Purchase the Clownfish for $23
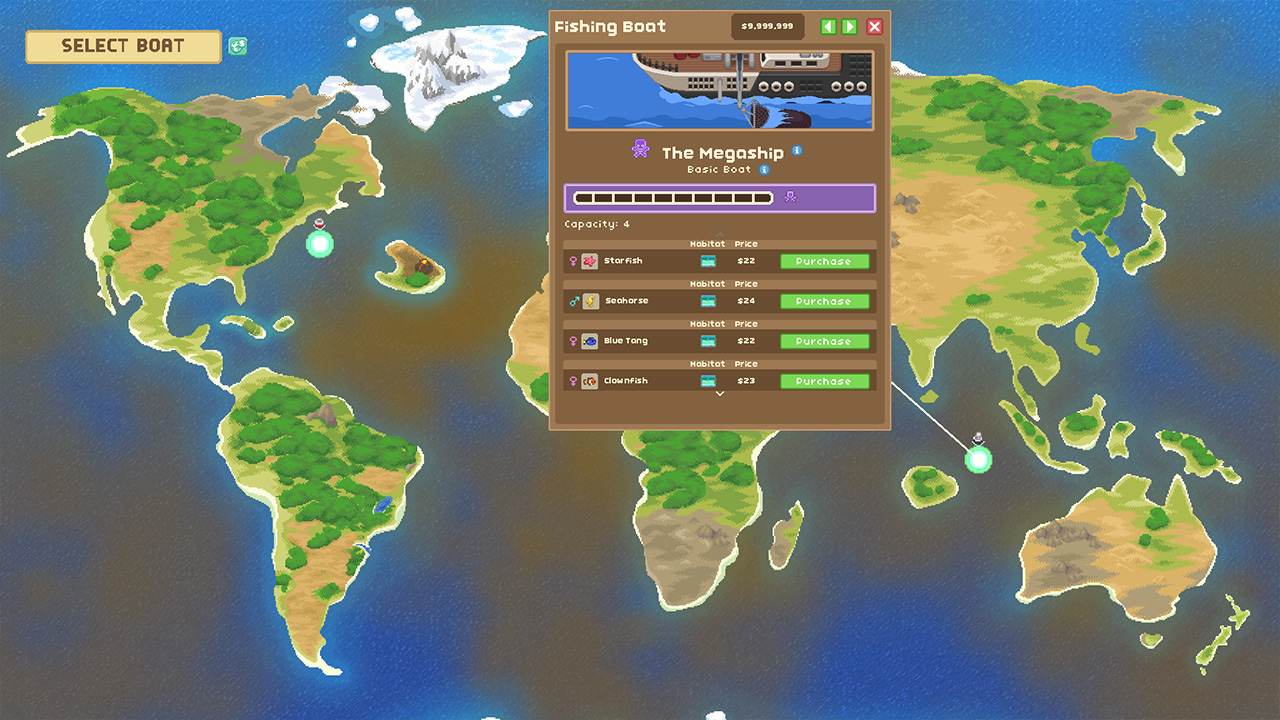 pos(824,381)
